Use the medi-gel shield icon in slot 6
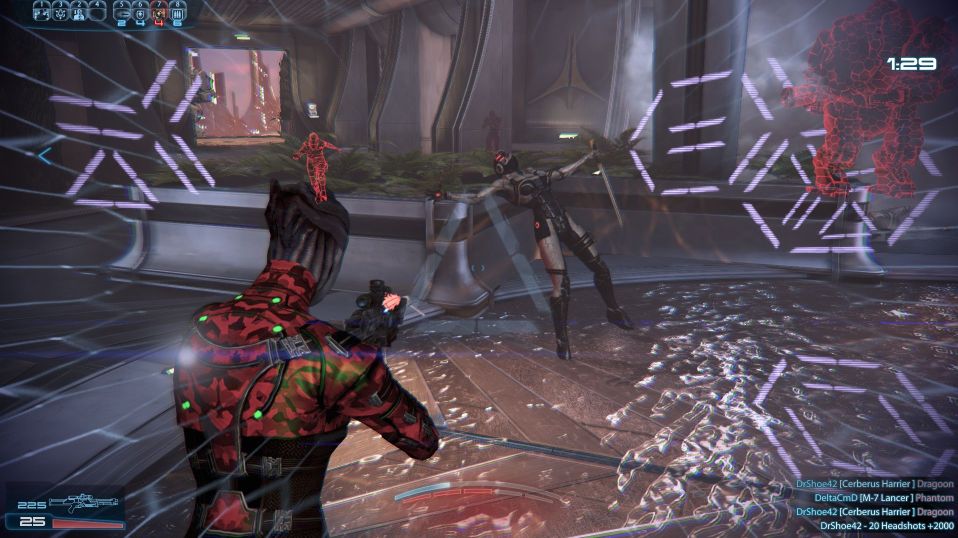Image resolution: width=958 pixels, height=538 pixels. coord(140,13)
